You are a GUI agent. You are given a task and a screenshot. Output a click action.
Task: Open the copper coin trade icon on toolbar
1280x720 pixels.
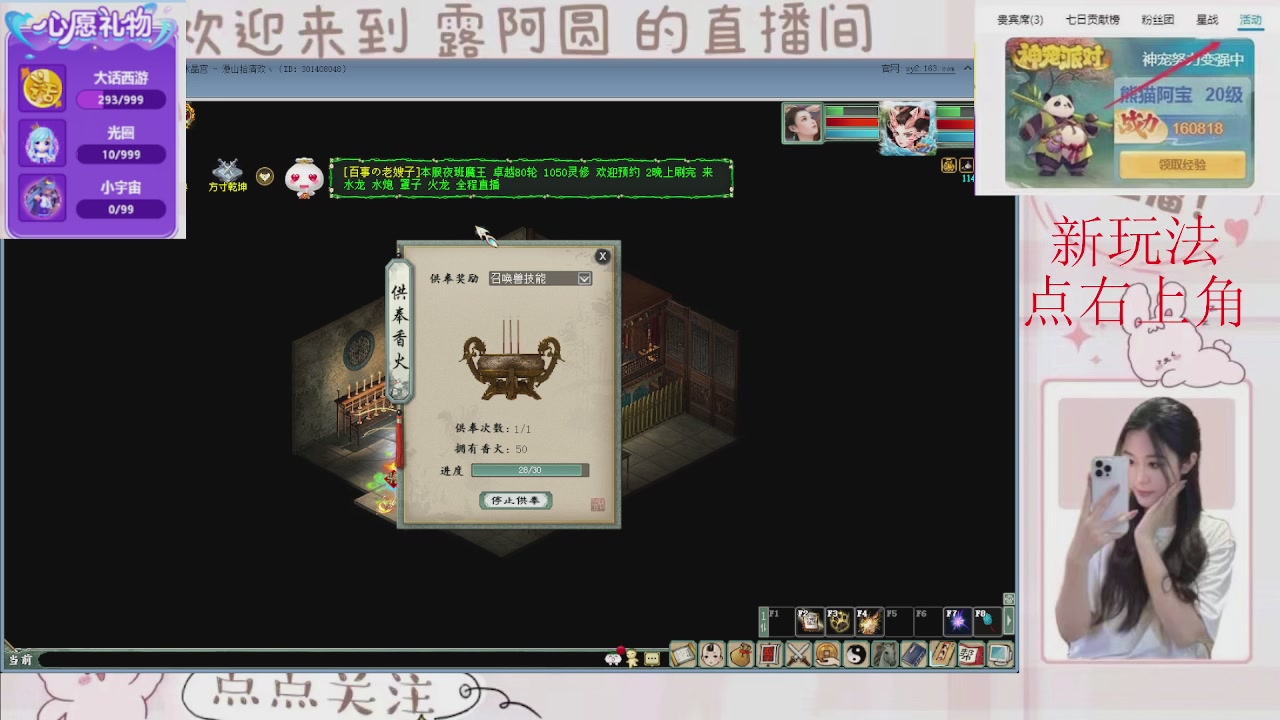point(827,654)
